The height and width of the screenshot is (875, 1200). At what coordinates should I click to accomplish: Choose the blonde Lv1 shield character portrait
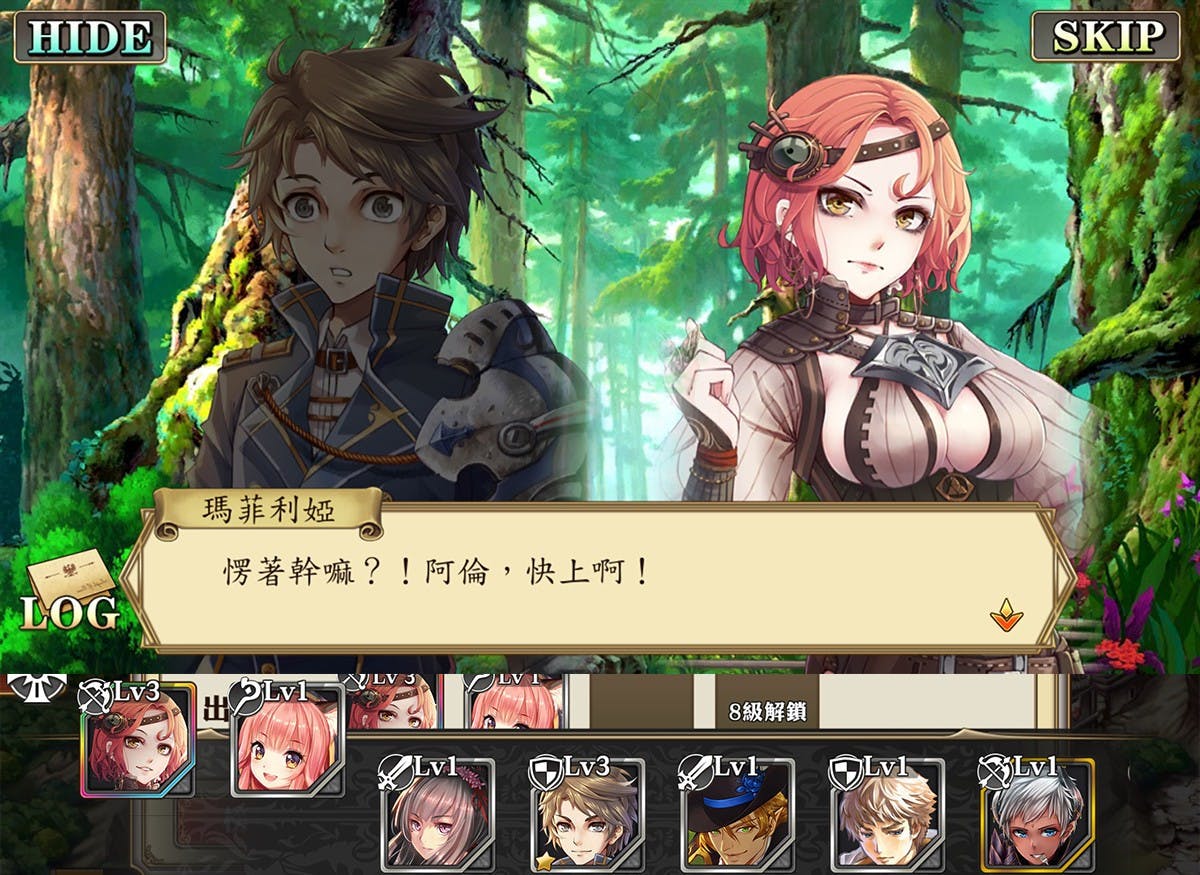pos(887,814)
